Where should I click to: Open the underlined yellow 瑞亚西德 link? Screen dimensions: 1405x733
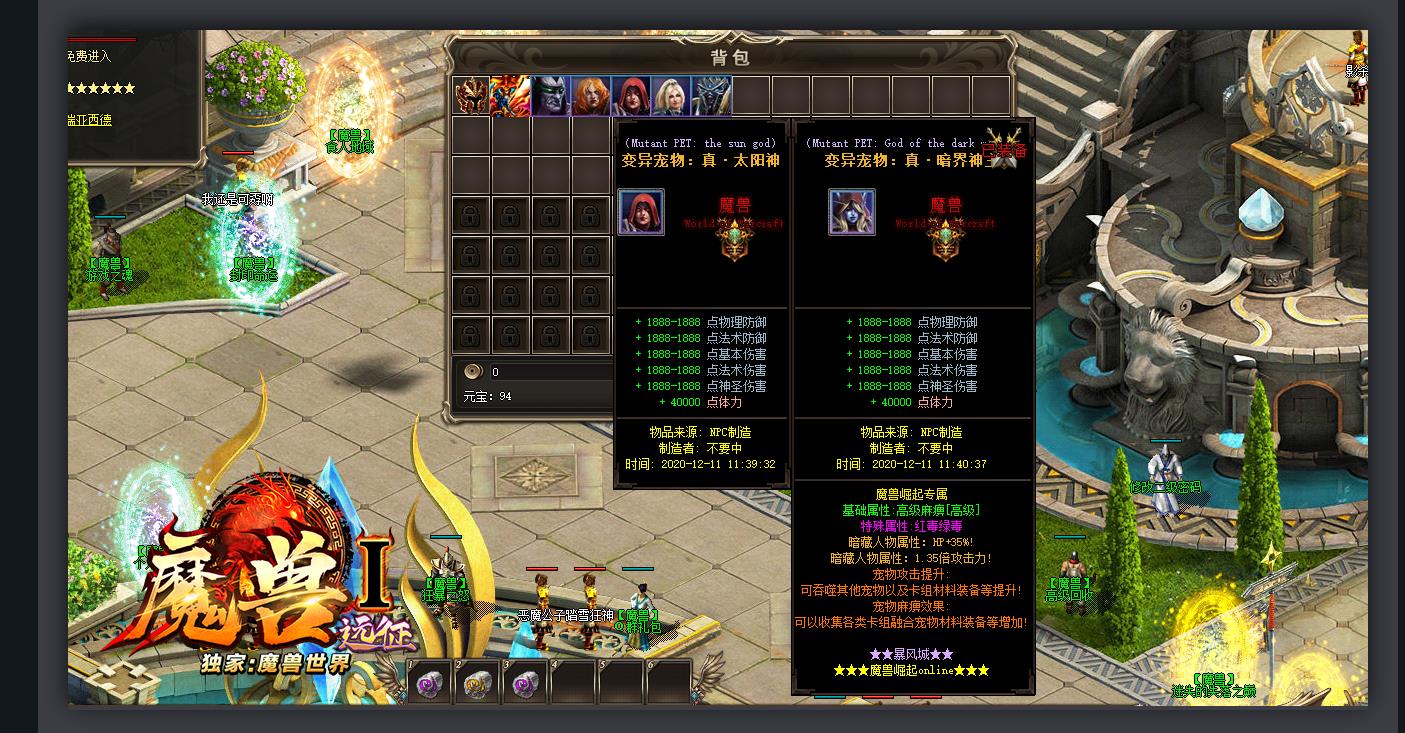[x=90, y=120]
